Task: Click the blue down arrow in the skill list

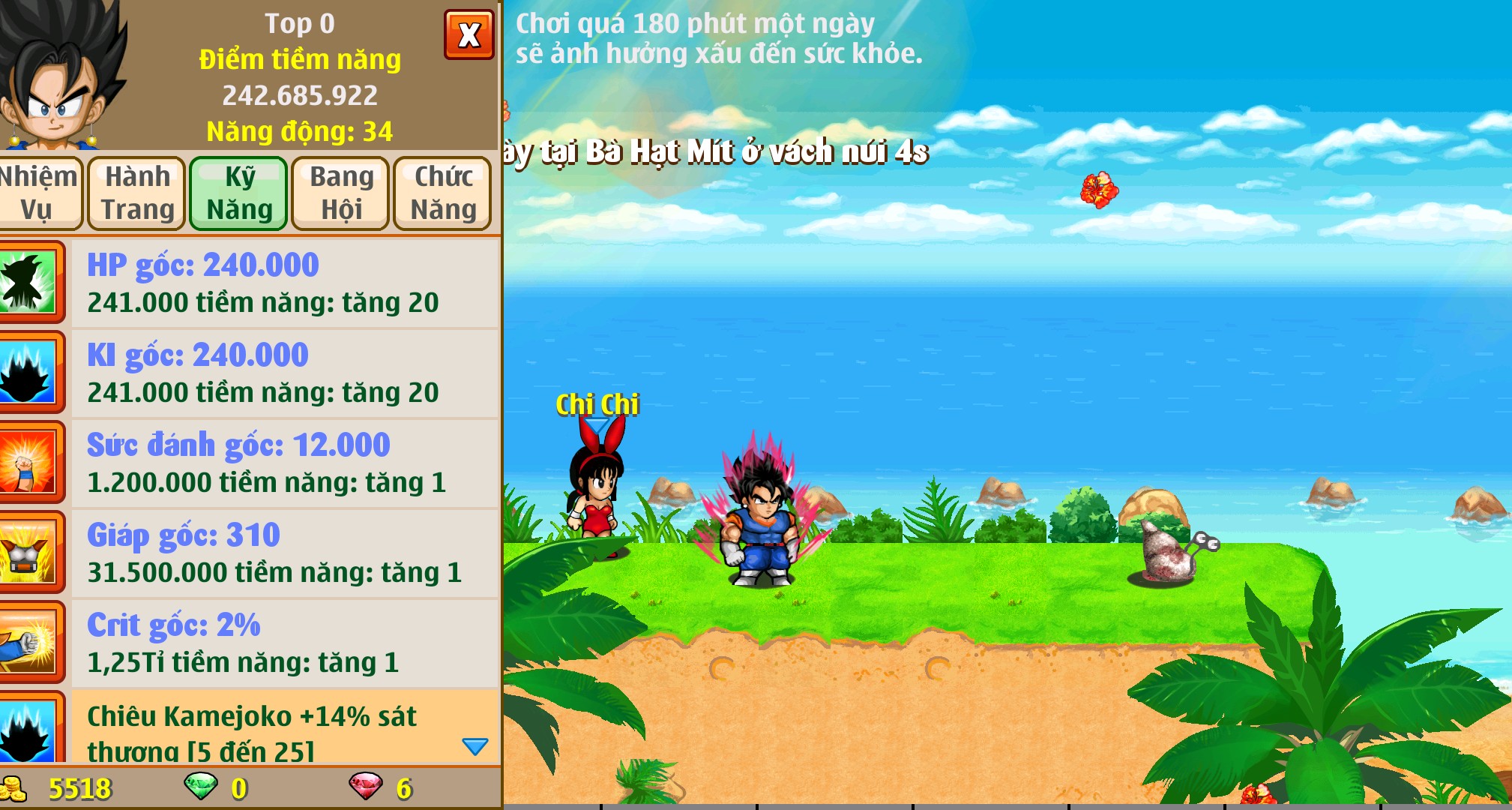Action: coord(475,746)
